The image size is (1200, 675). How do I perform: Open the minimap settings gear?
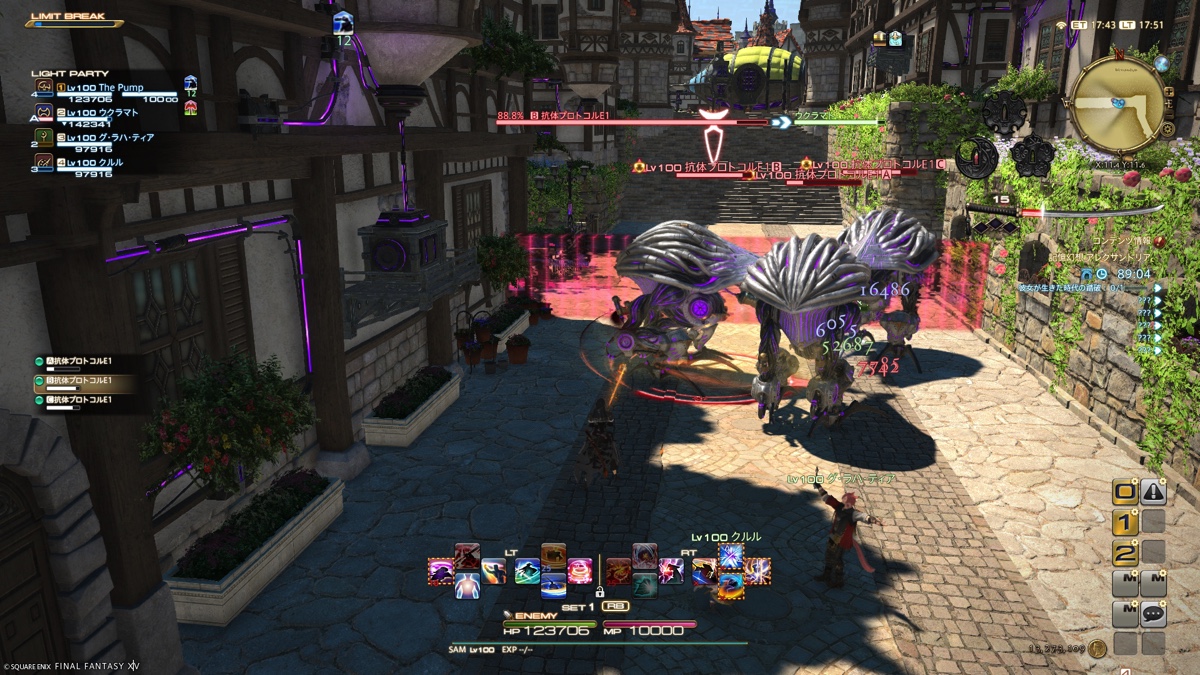1166,129
